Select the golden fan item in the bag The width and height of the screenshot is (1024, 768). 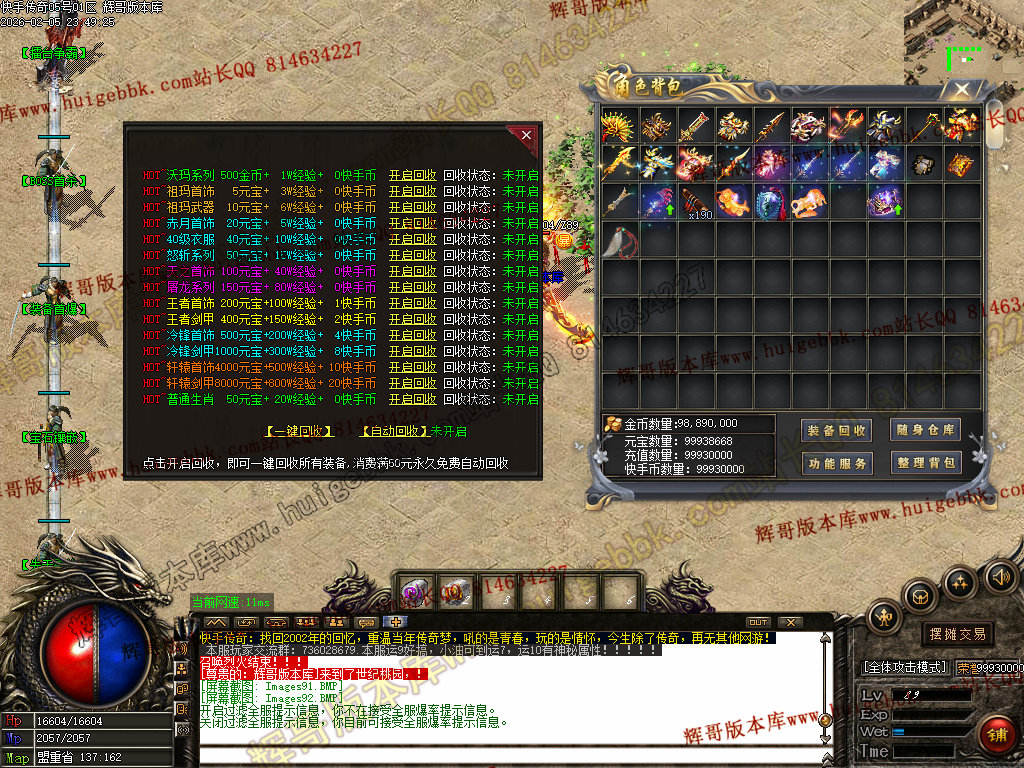619,126
